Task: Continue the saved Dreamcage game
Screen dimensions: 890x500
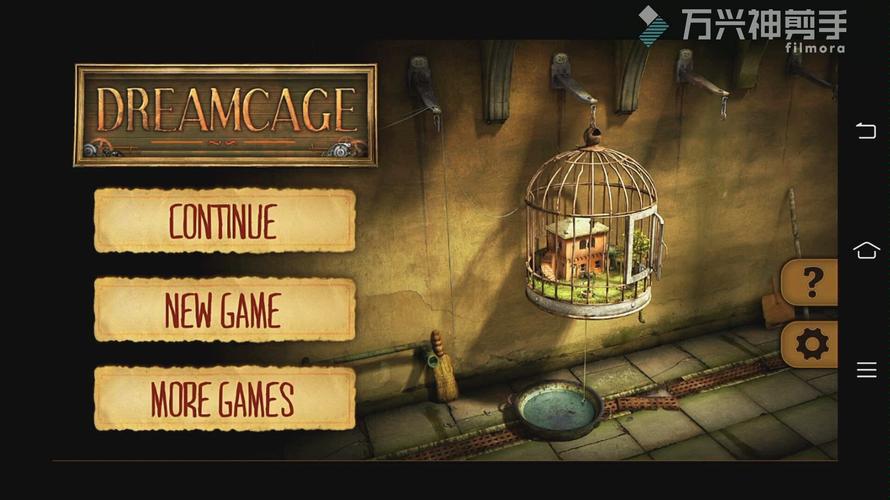Action: [x=224, y=221]
